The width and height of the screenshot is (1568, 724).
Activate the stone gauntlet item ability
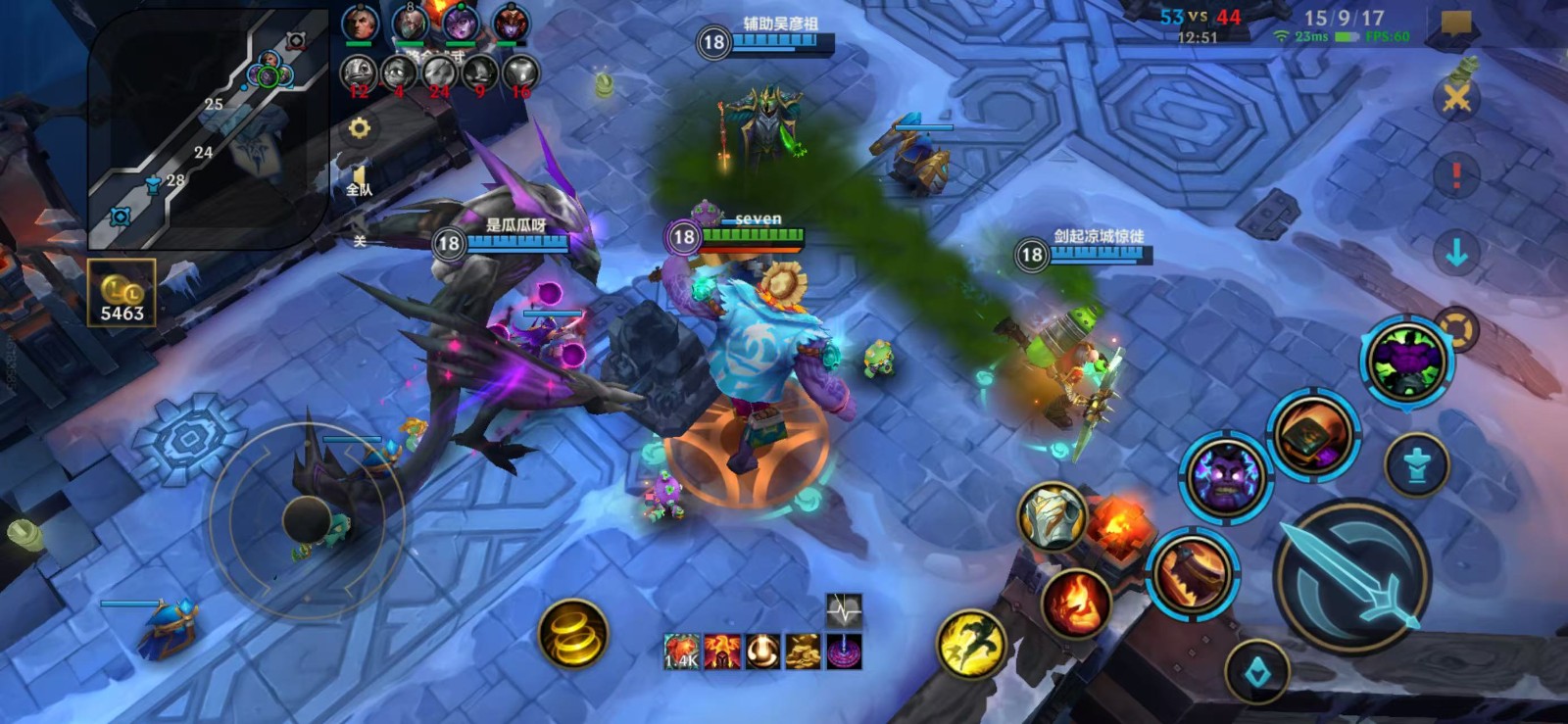tap(1052, 515)
